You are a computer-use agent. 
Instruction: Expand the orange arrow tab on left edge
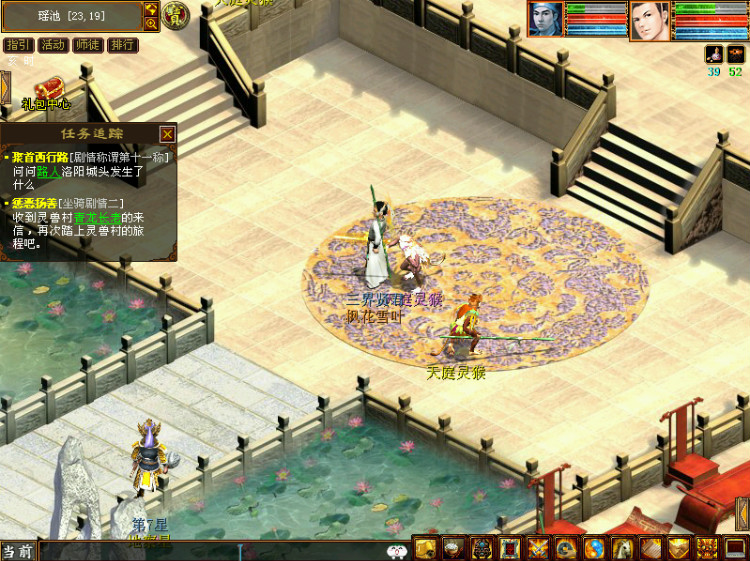[4, 86]
